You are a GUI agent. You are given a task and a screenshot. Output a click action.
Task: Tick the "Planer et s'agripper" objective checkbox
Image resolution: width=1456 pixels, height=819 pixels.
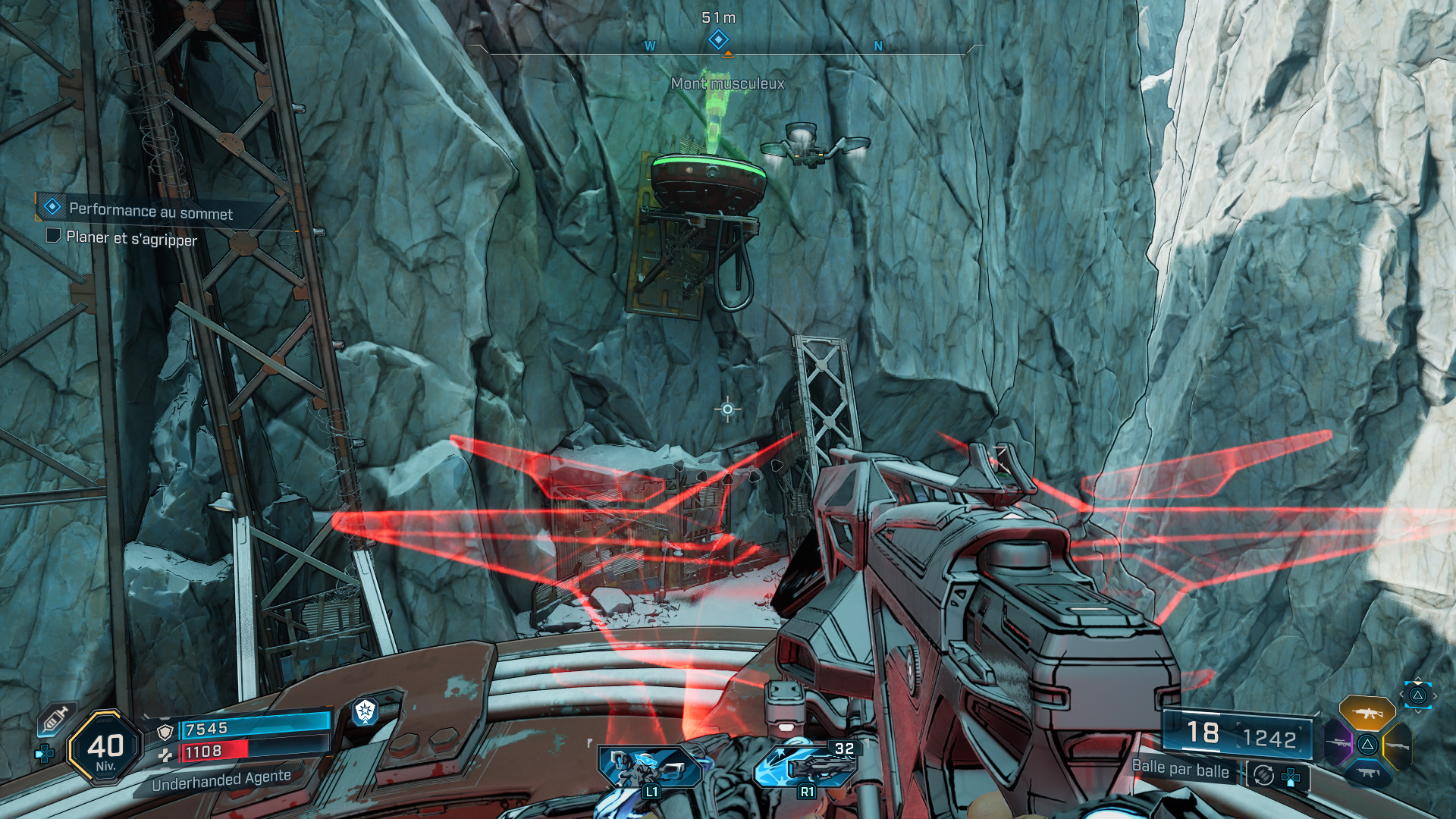(53, 236)
